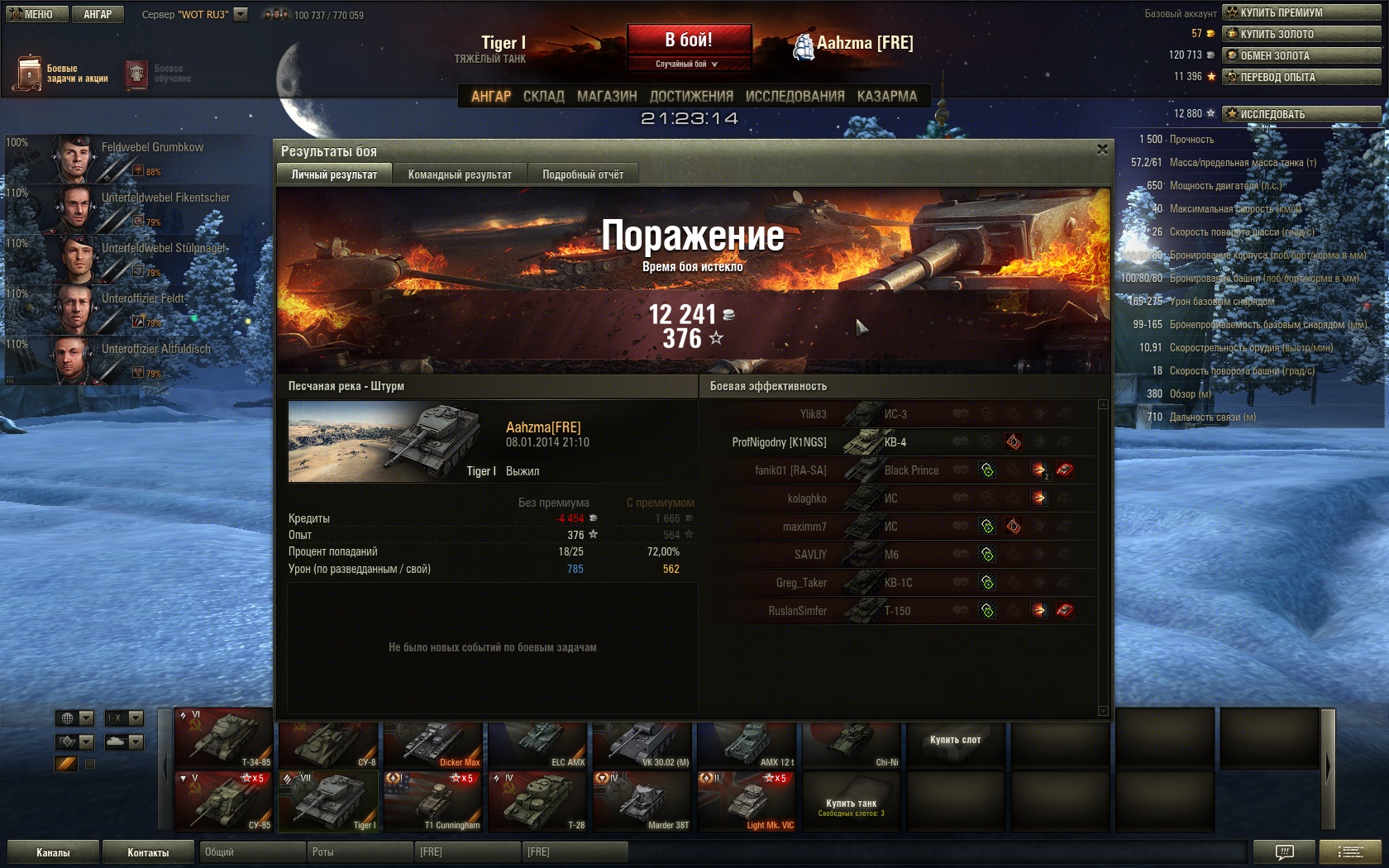The height and width of the screenshot is (868, 1389).
Task: Open the server selection dropdown
Action: [241, 14]
